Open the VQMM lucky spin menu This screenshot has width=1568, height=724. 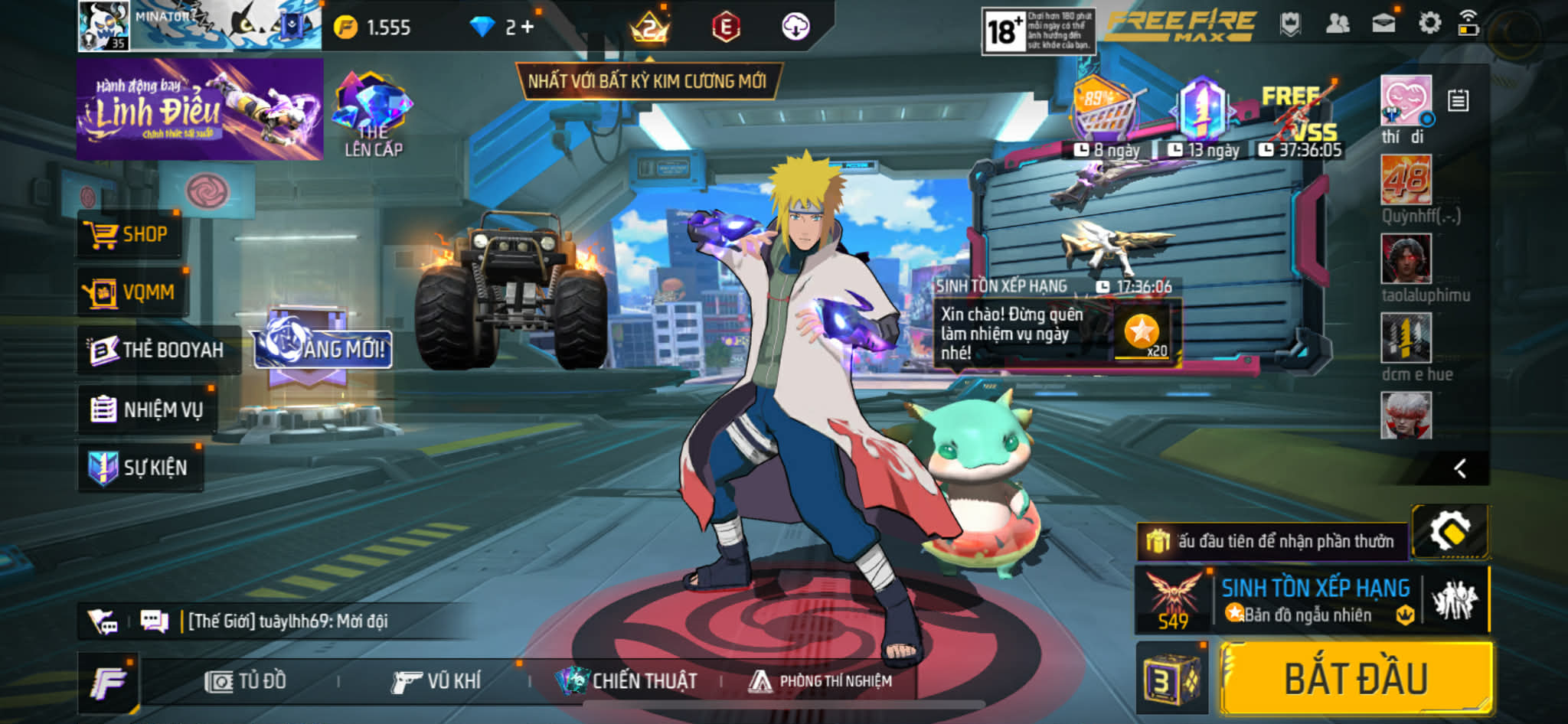pos(132,292)
